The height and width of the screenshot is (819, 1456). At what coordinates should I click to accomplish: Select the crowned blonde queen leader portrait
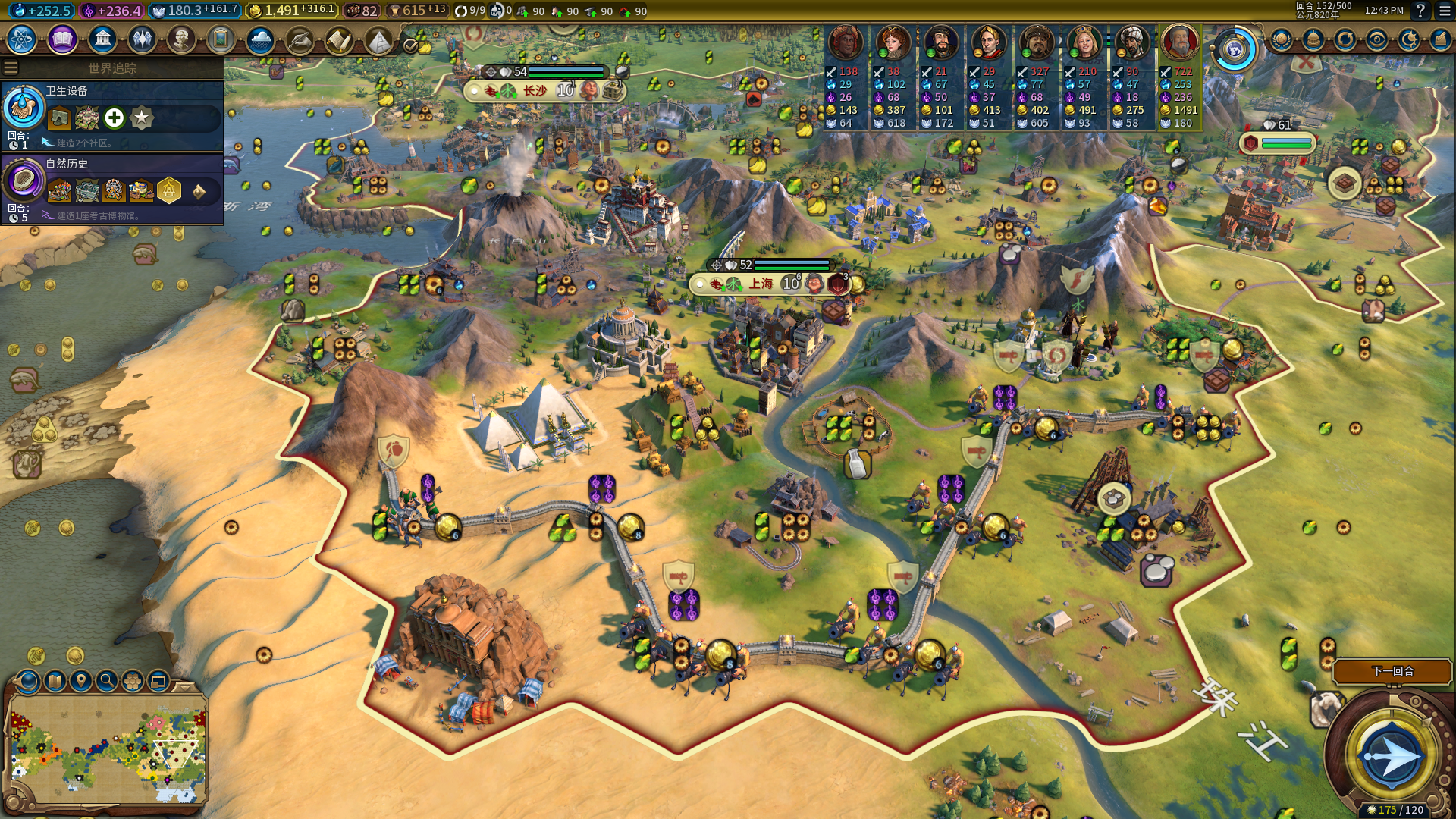[x=1084, y=42]
